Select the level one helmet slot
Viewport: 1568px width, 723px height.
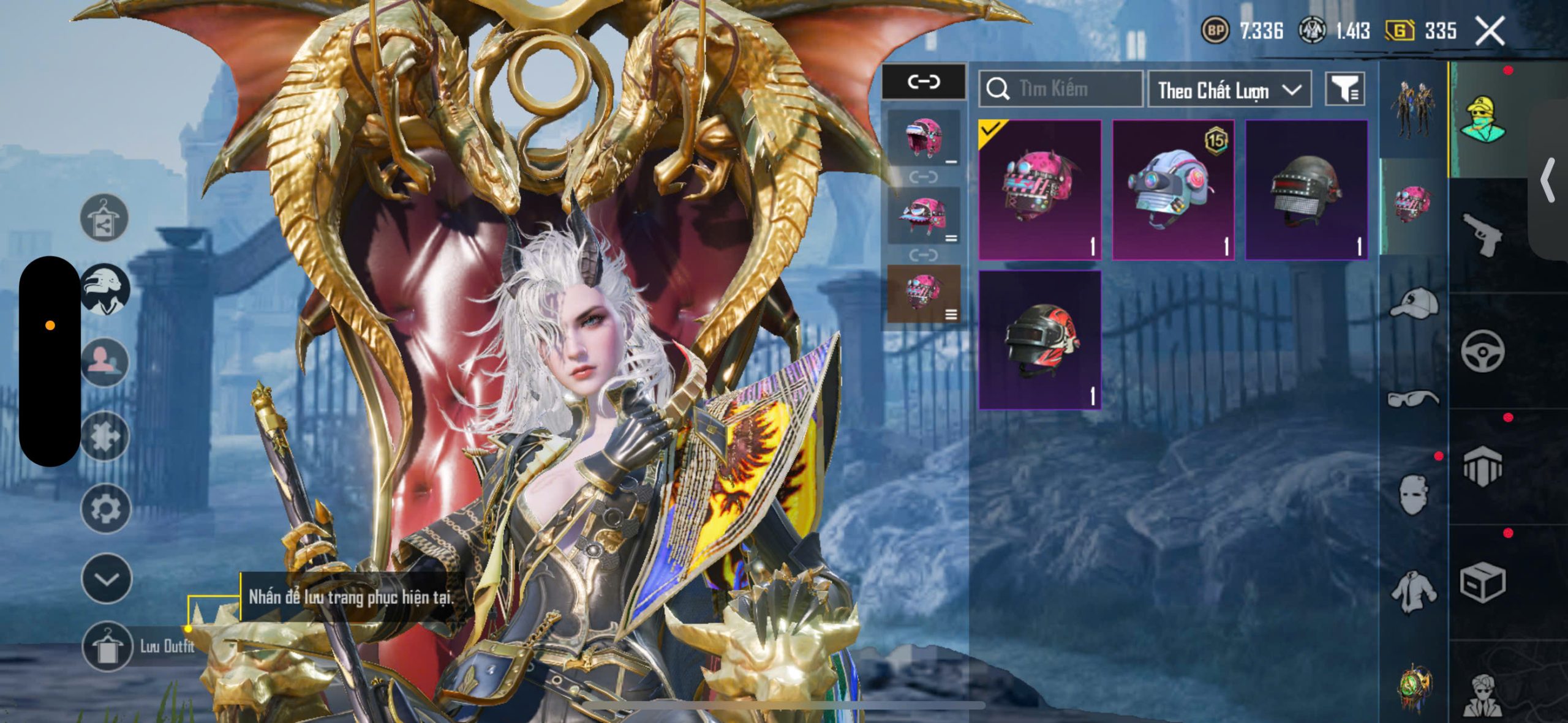point(924,139)
